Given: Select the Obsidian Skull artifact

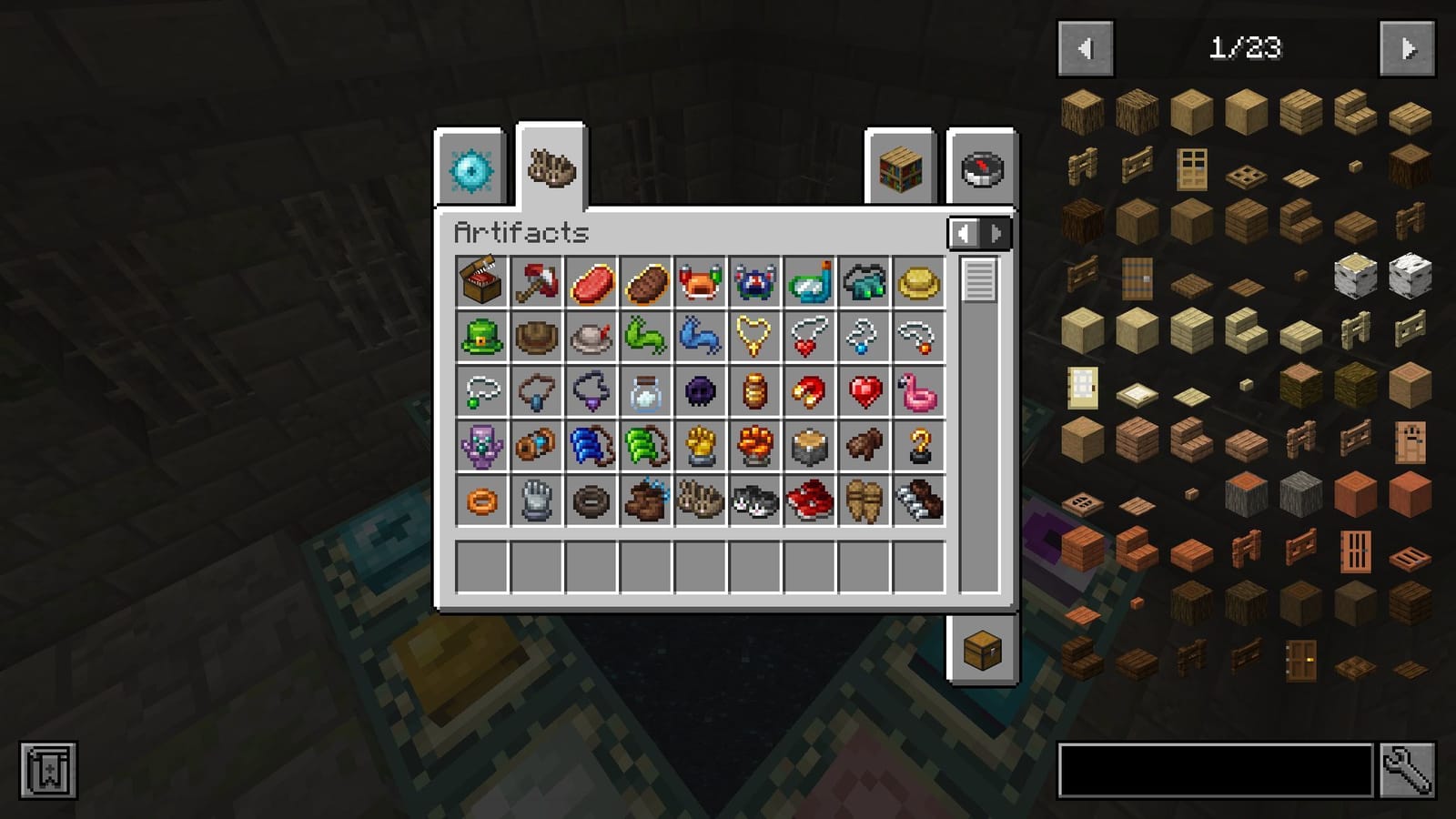Looking at the screenshot, I should tap(696, 391).
